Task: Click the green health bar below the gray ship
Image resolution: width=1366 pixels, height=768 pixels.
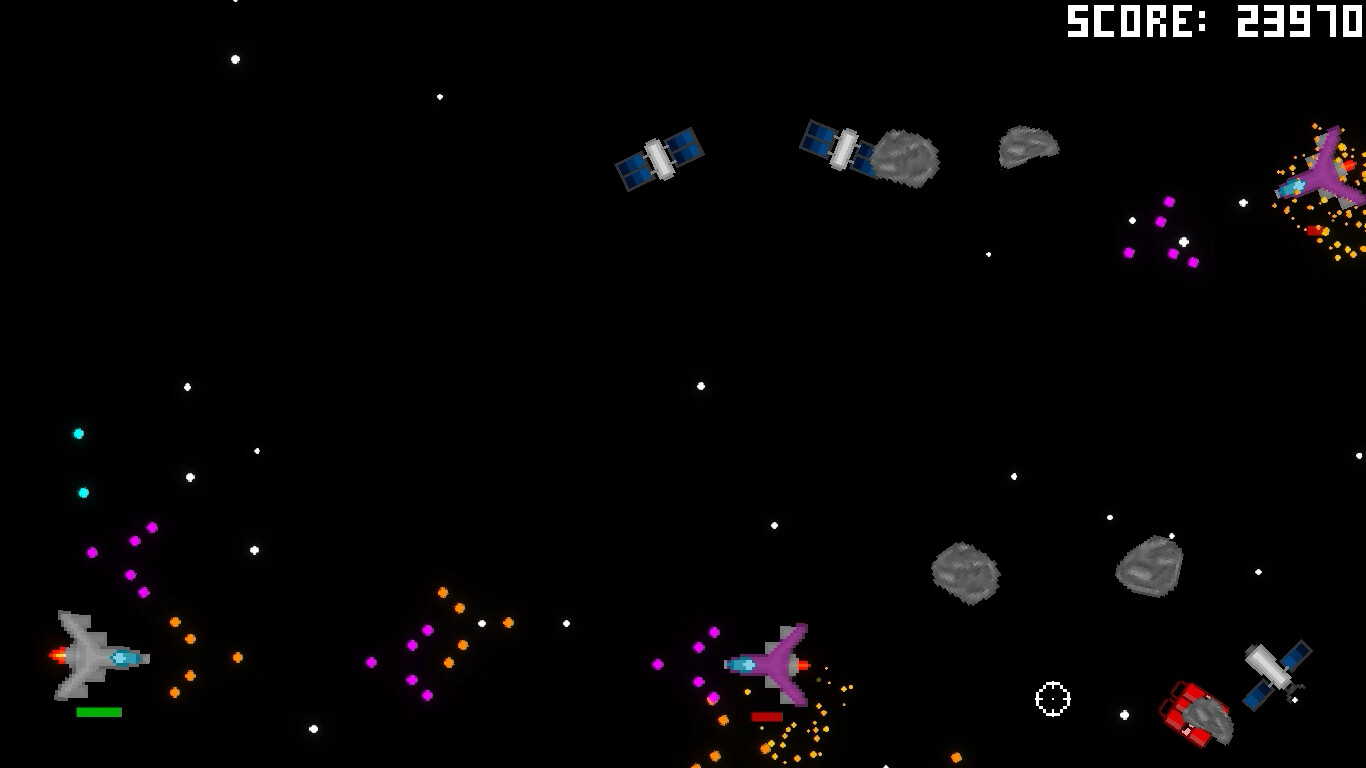Action: pyautogui.click(x=97, y=712)
